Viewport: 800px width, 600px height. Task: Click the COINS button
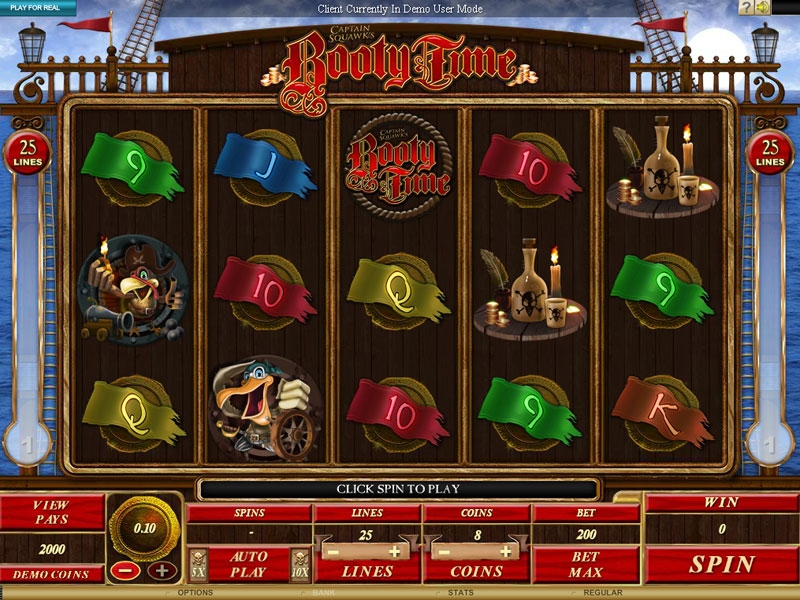pos(476,572)
